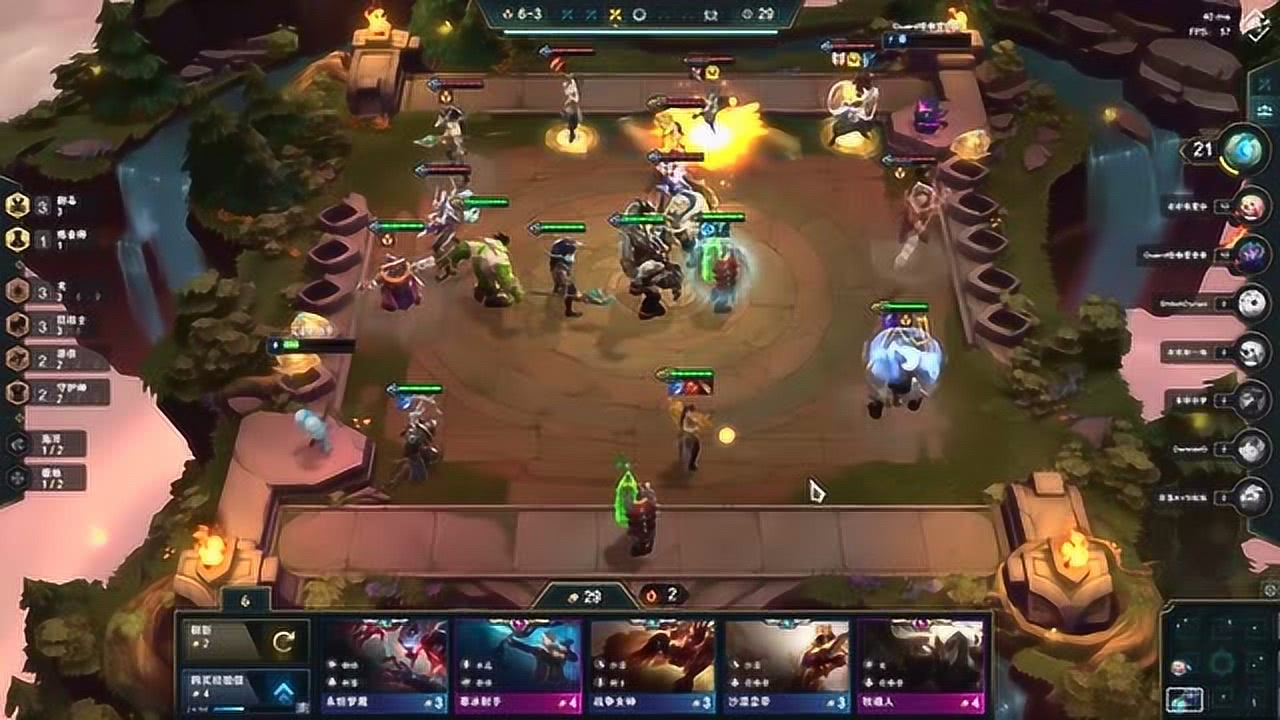The width and height of the screenshot is (1280, 720).
Task: Refresh the champion shop
Action: (245, 641)
